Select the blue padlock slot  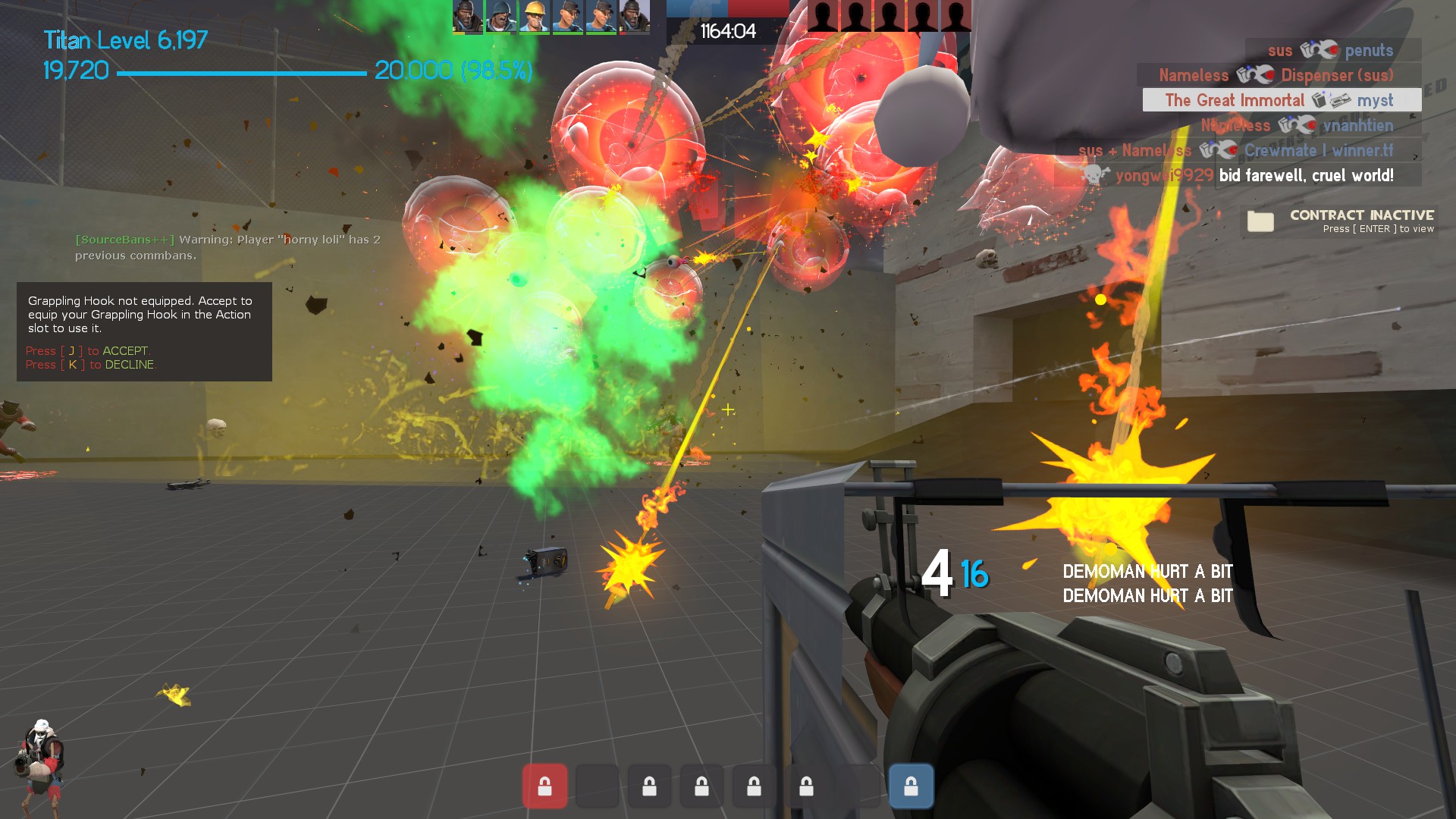pos(911,786)
